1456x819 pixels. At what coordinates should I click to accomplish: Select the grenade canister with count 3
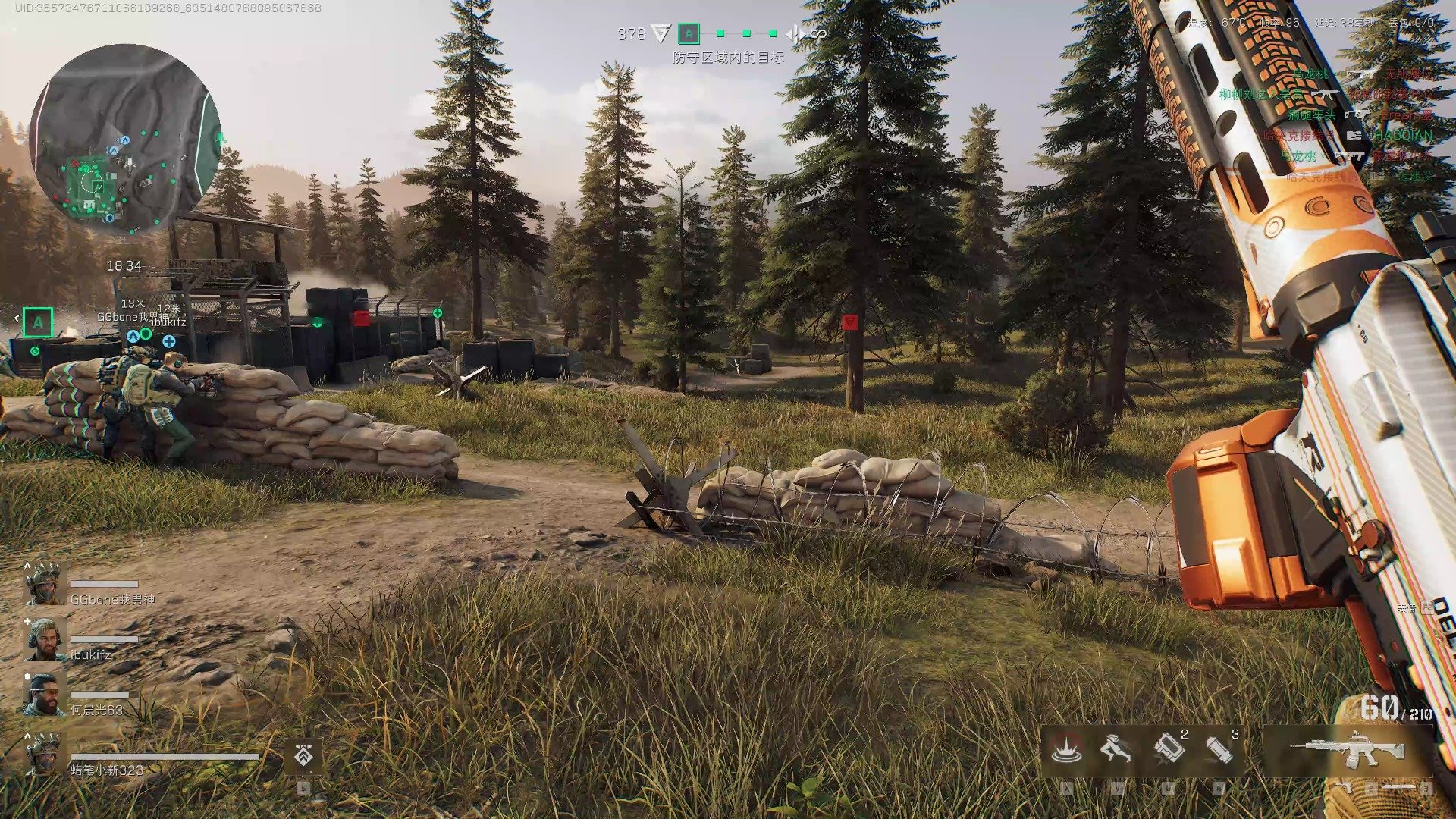coord(1219,749)
